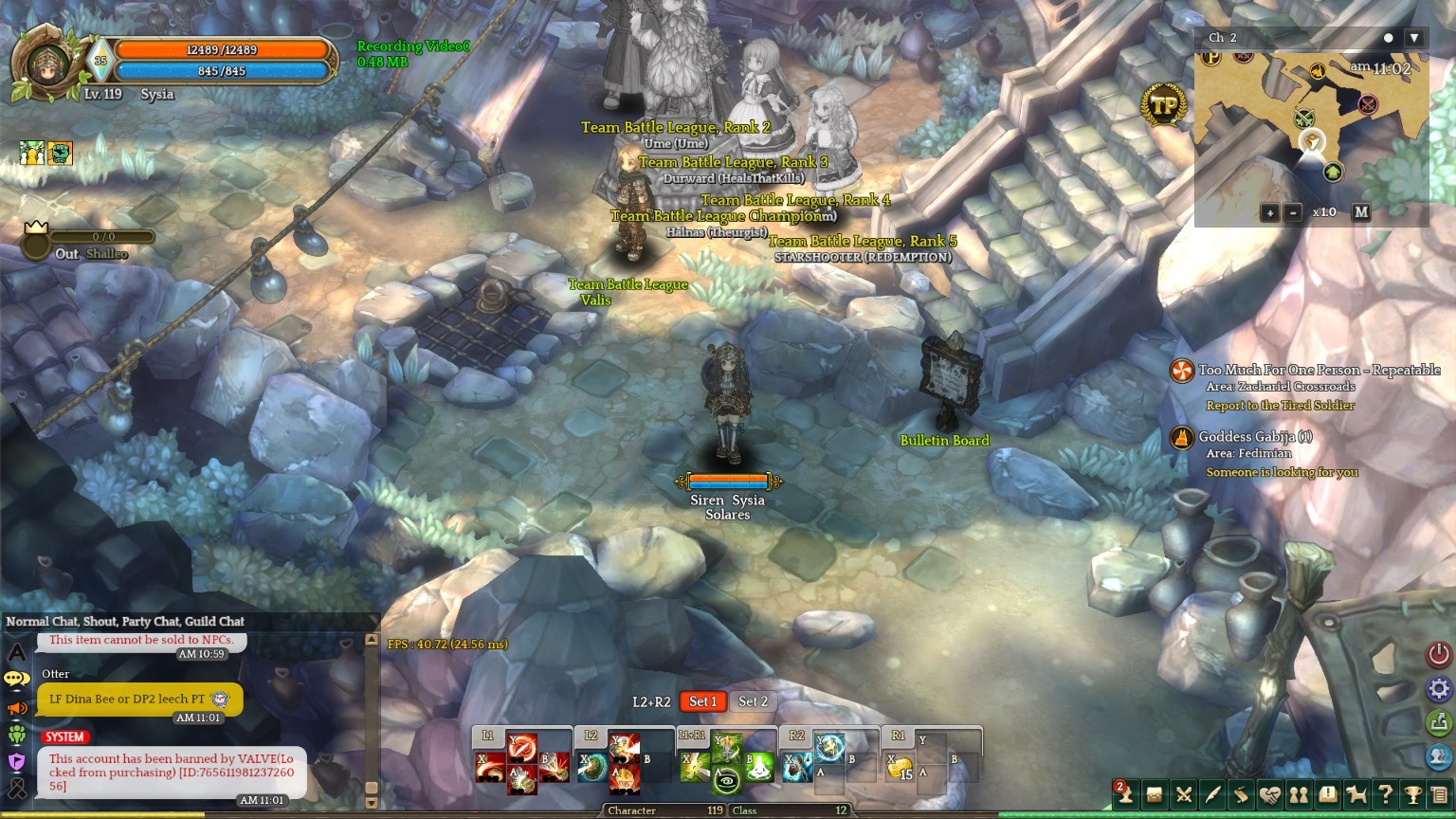
Task: Open the gold TP shop medal
Action: point(1163,106)
